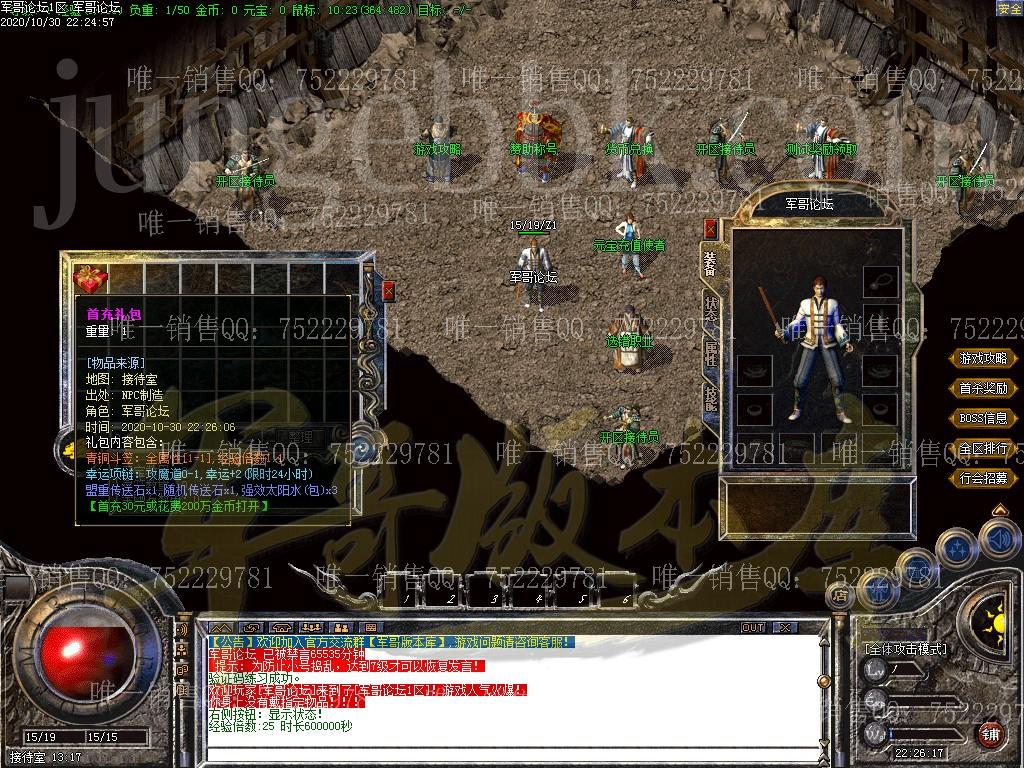Click the speaker sound round button
The height and width of the screenshot is (768, 1024).
point(999,539)
